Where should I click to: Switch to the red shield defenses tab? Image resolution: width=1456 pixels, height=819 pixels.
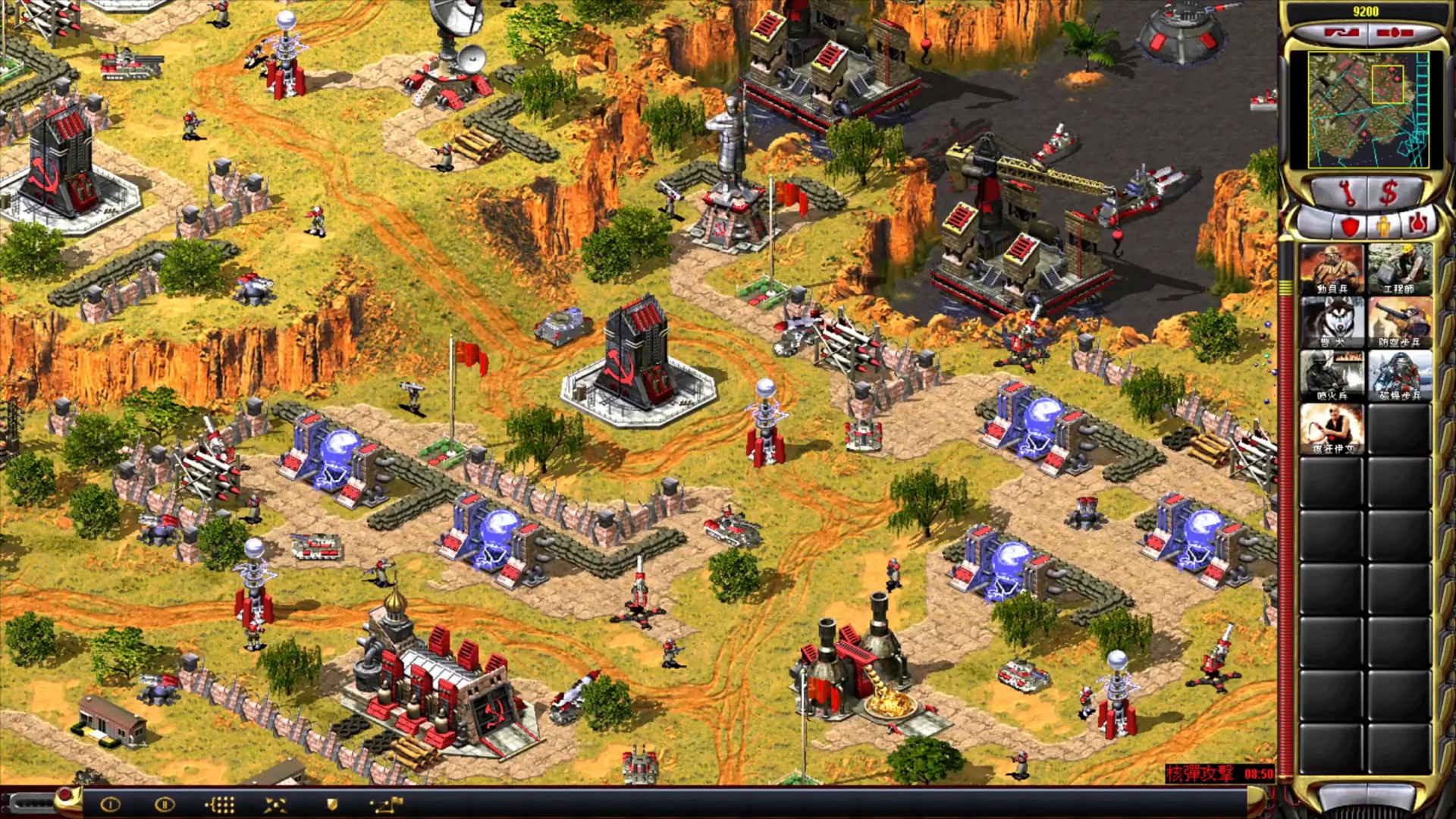pos(1350,226)
